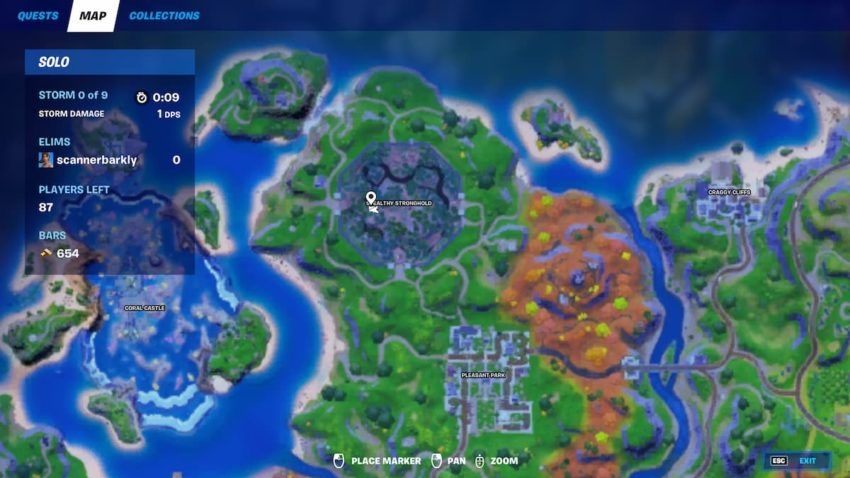Select the Coral Castle map label
This screenshot has height=478, width=850.
pos(144,308)
